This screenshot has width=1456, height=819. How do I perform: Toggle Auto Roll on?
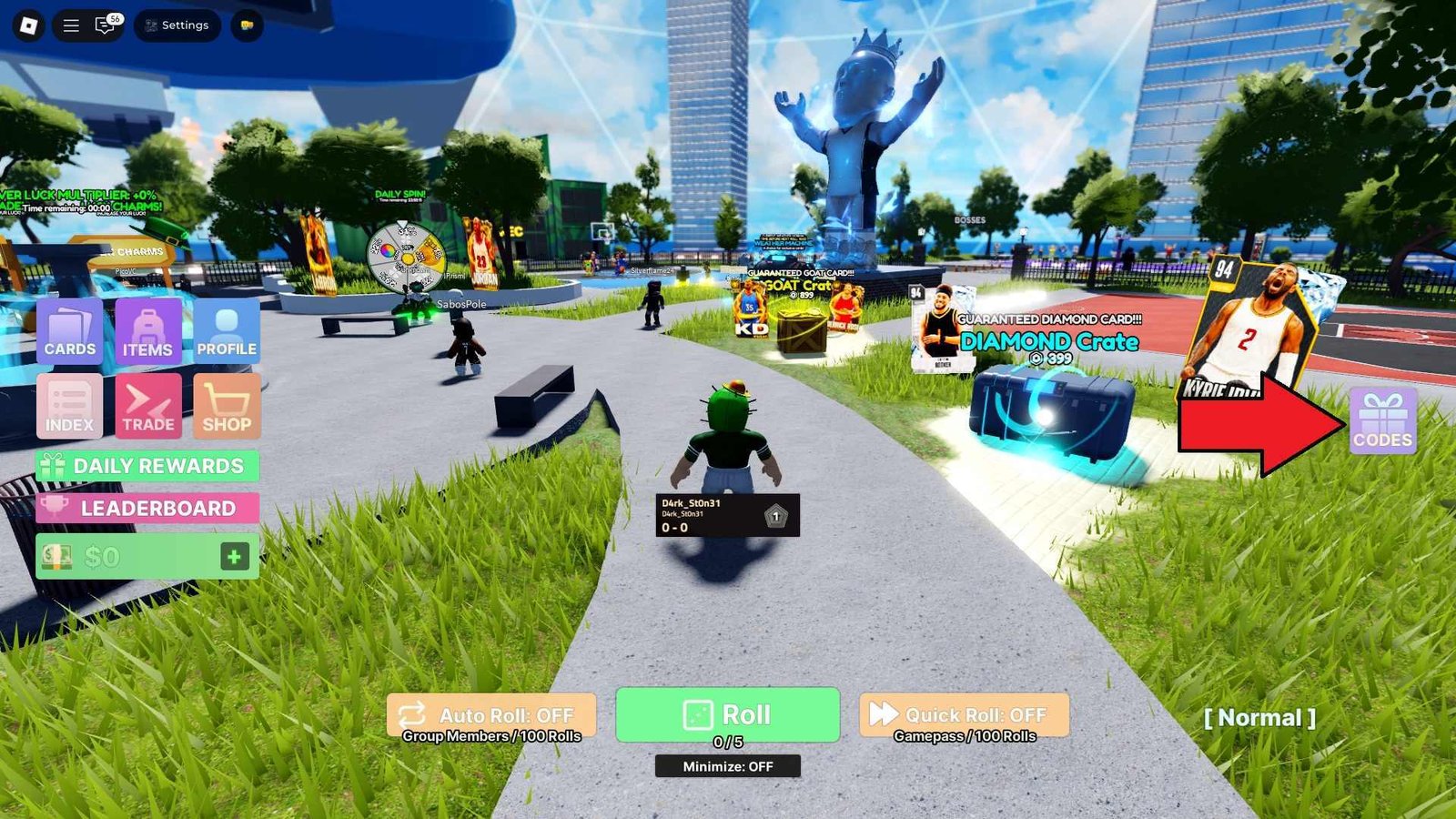491,716
